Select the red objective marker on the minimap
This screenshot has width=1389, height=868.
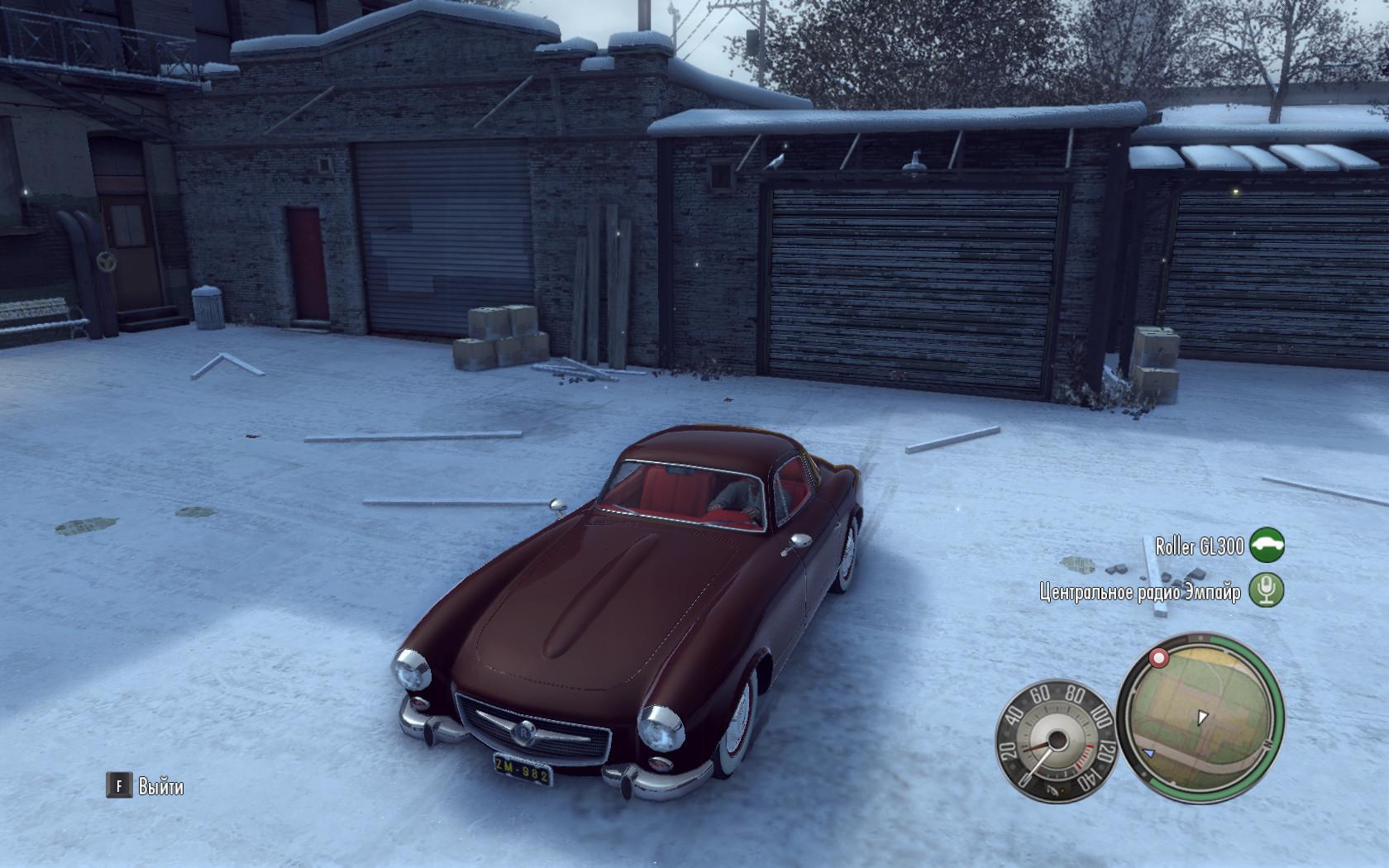1159,659
